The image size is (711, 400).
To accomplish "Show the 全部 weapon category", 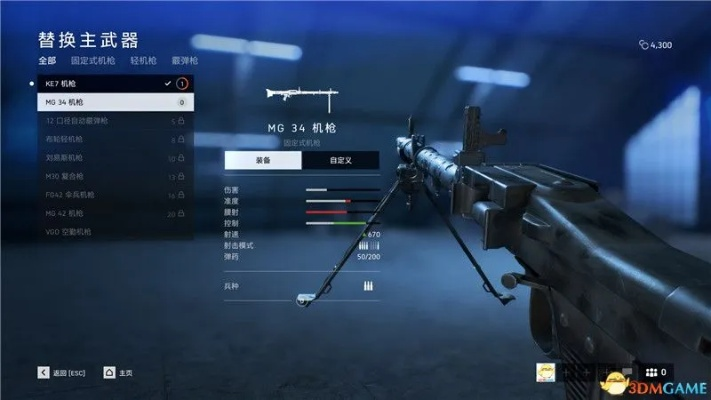I will pyautogui.click(x=47, y=61).
